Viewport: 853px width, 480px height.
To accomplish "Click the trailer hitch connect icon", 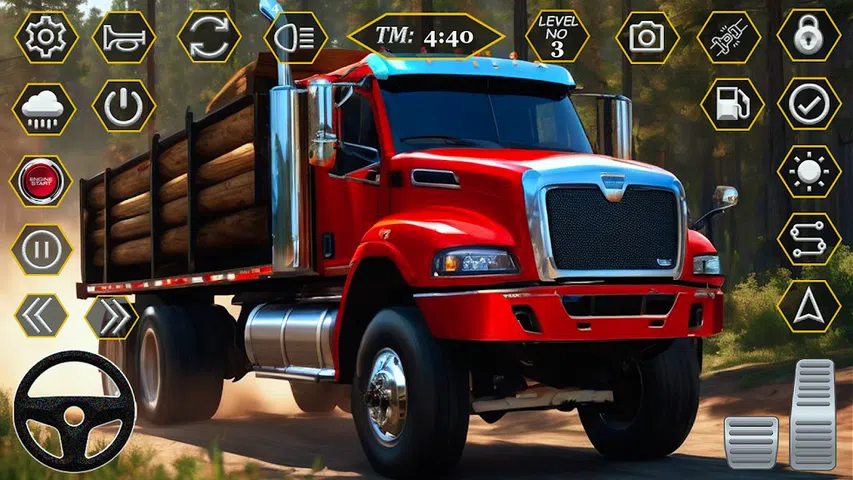I will coord(728,37).
